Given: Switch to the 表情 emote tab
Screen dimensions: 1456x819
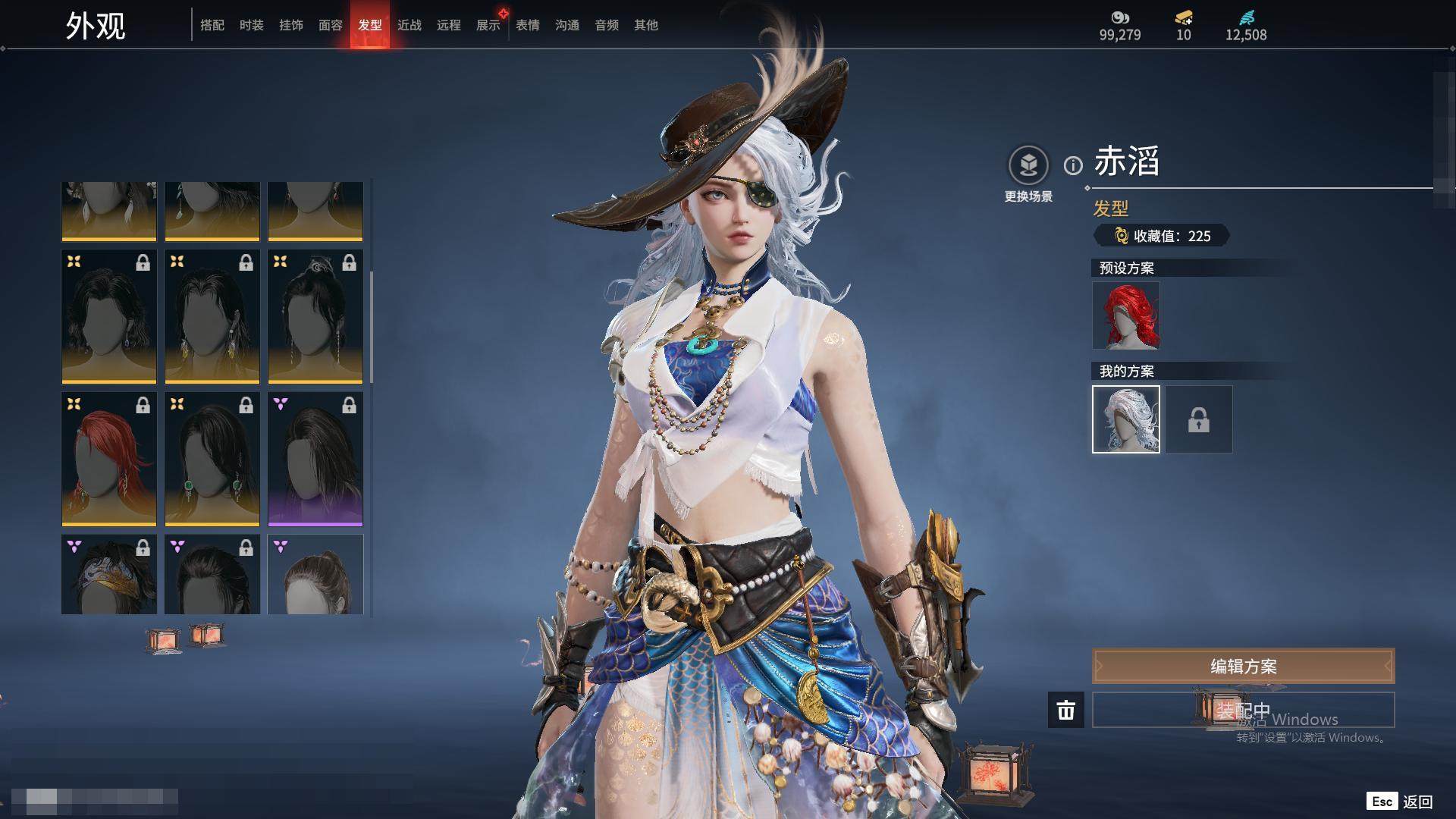Looking at the screenshot, I should (528, 25).
